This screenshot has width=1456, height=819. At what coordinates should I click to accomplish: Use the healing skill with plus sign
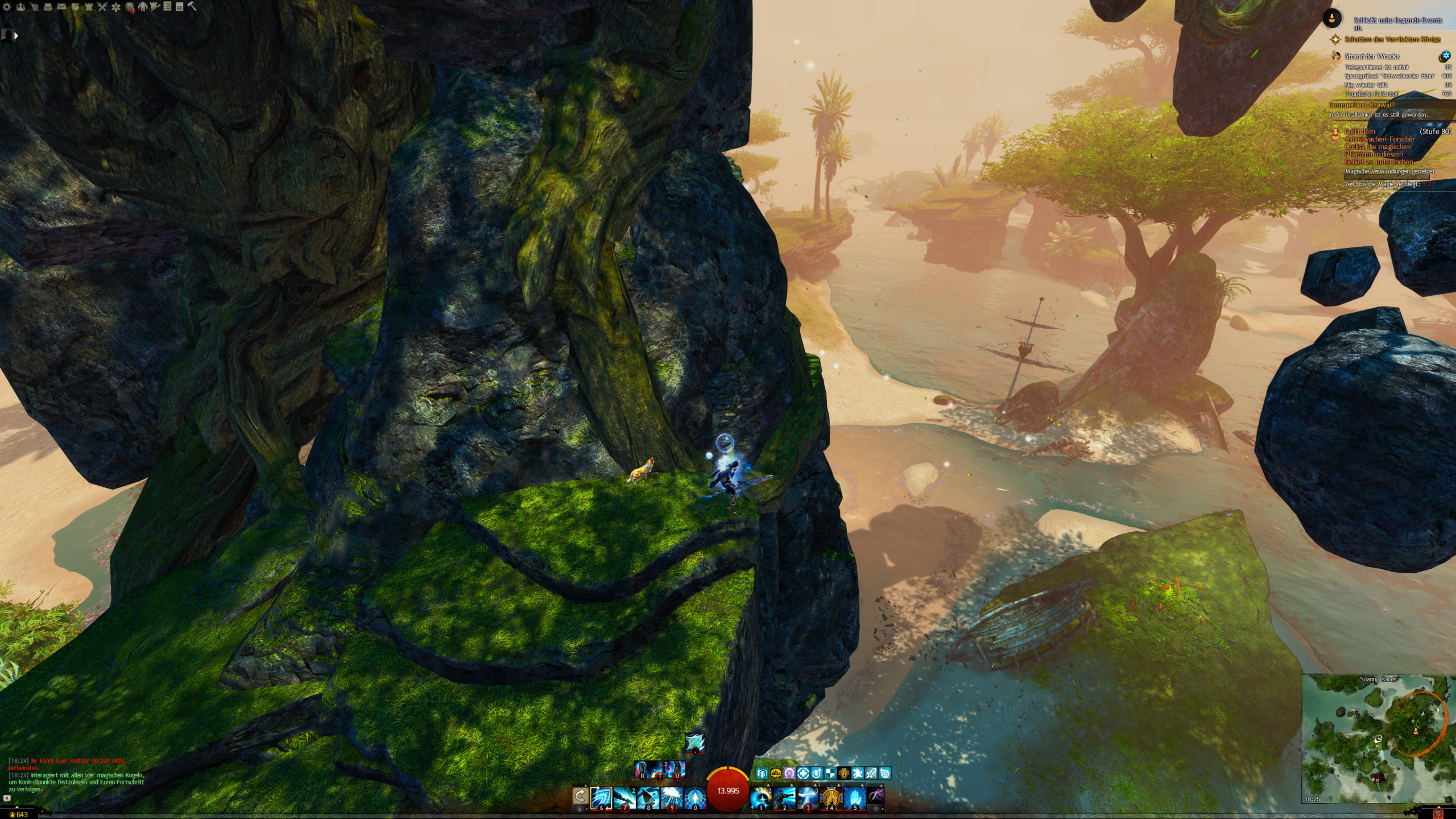tap(761, 798)
